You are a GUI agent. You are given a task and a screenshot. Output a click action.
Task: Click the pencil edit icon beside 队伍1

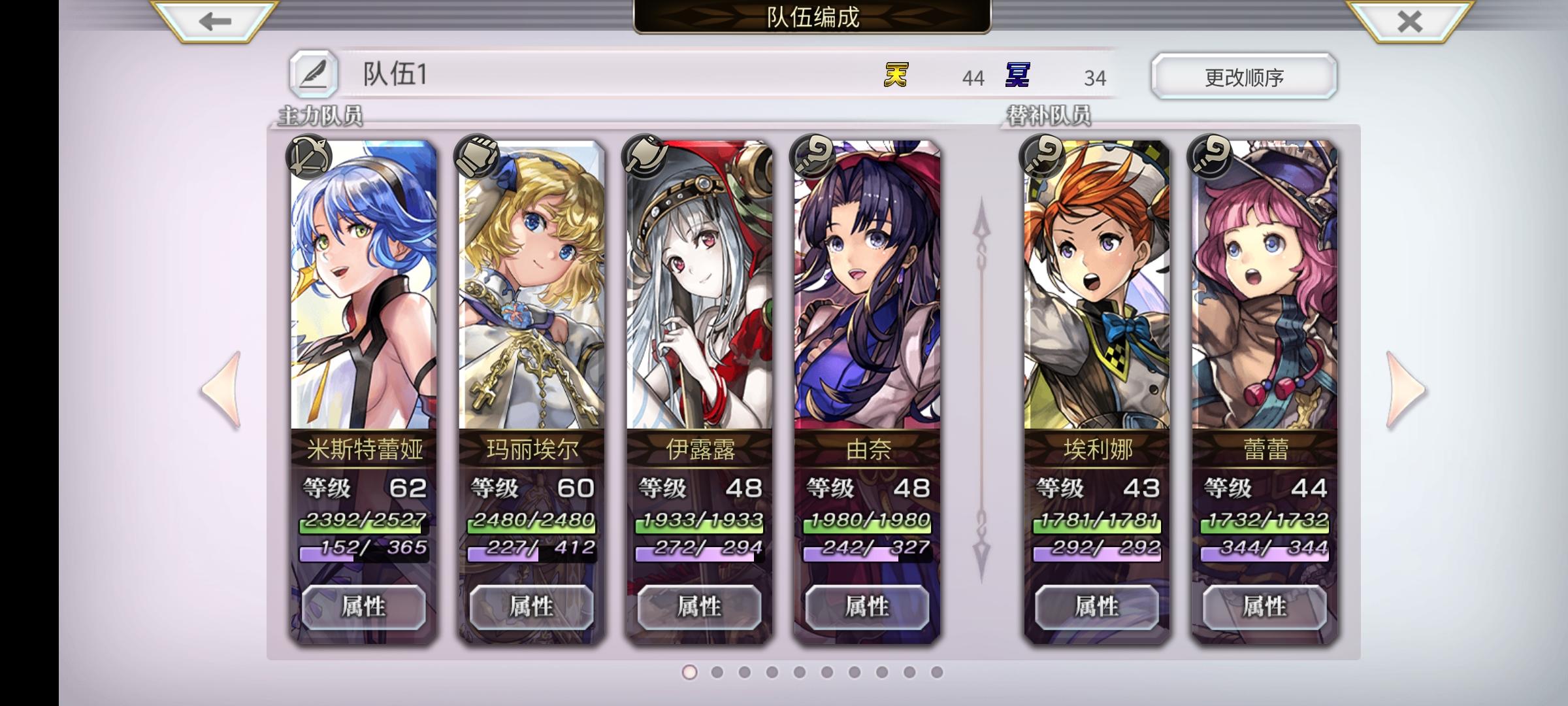314,75
